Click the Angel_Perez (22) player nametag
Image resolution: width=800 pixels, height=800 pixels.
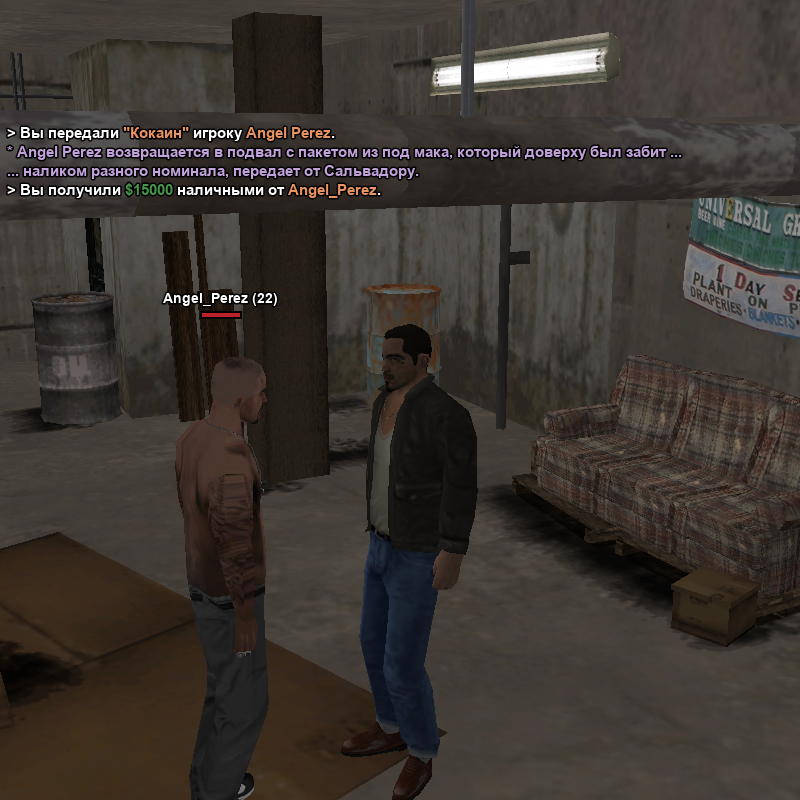pos(220,298)
